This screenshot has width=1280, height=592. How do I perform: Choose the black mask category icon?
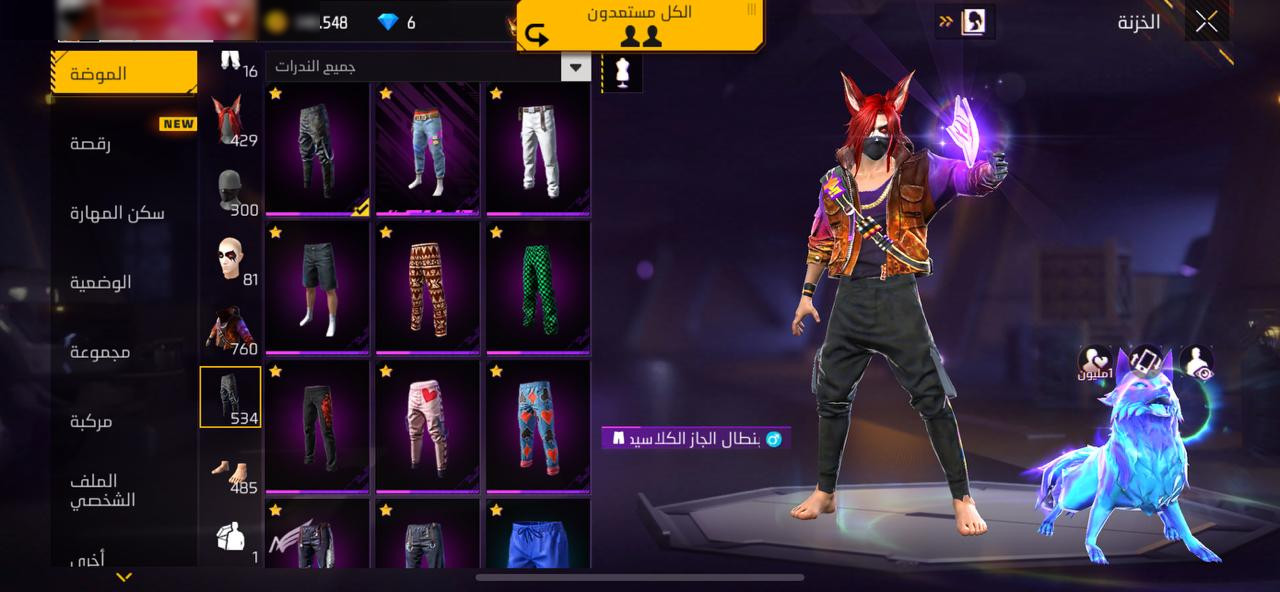(230, 191)
